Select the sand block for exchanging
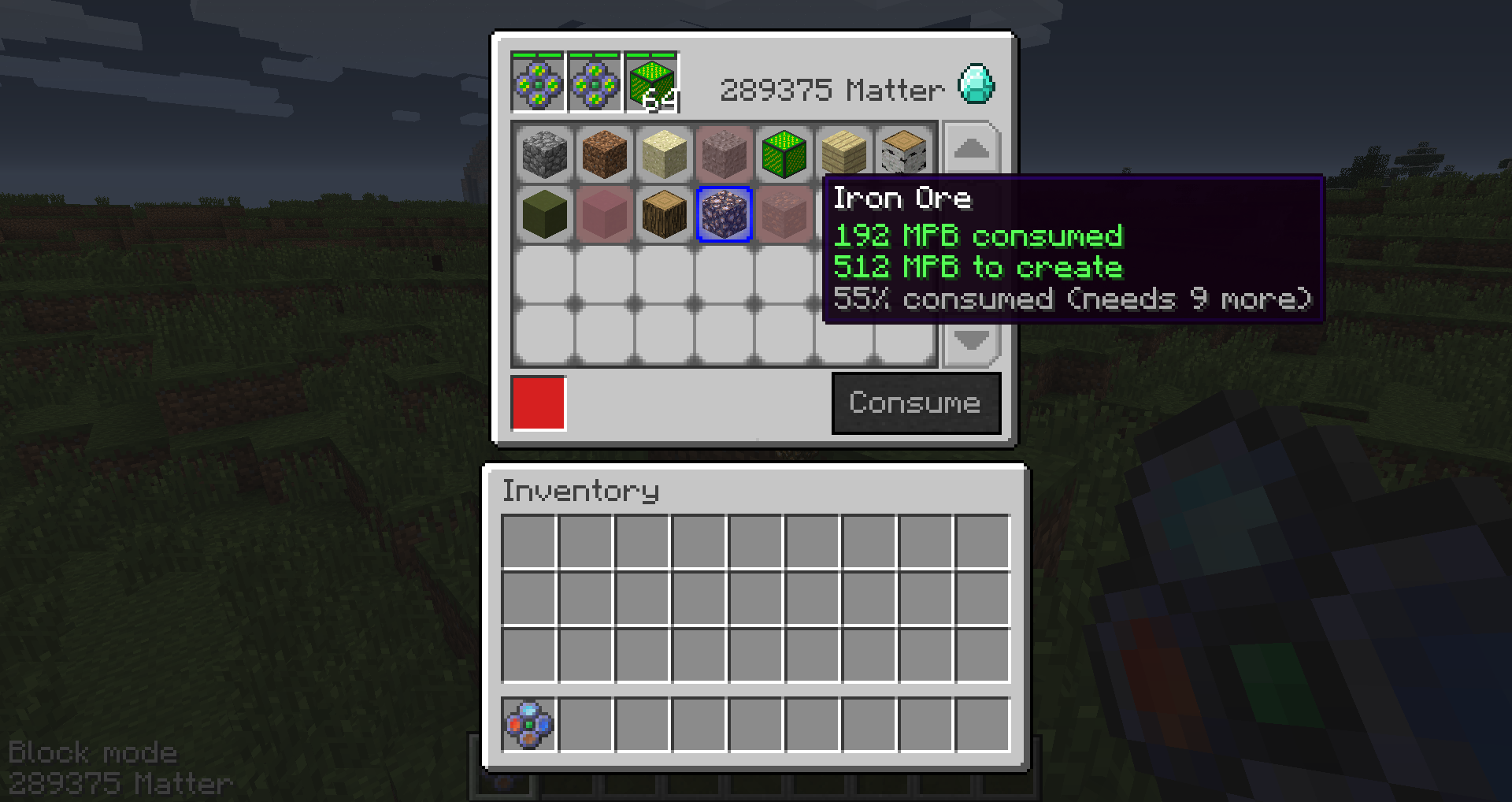 664,154
